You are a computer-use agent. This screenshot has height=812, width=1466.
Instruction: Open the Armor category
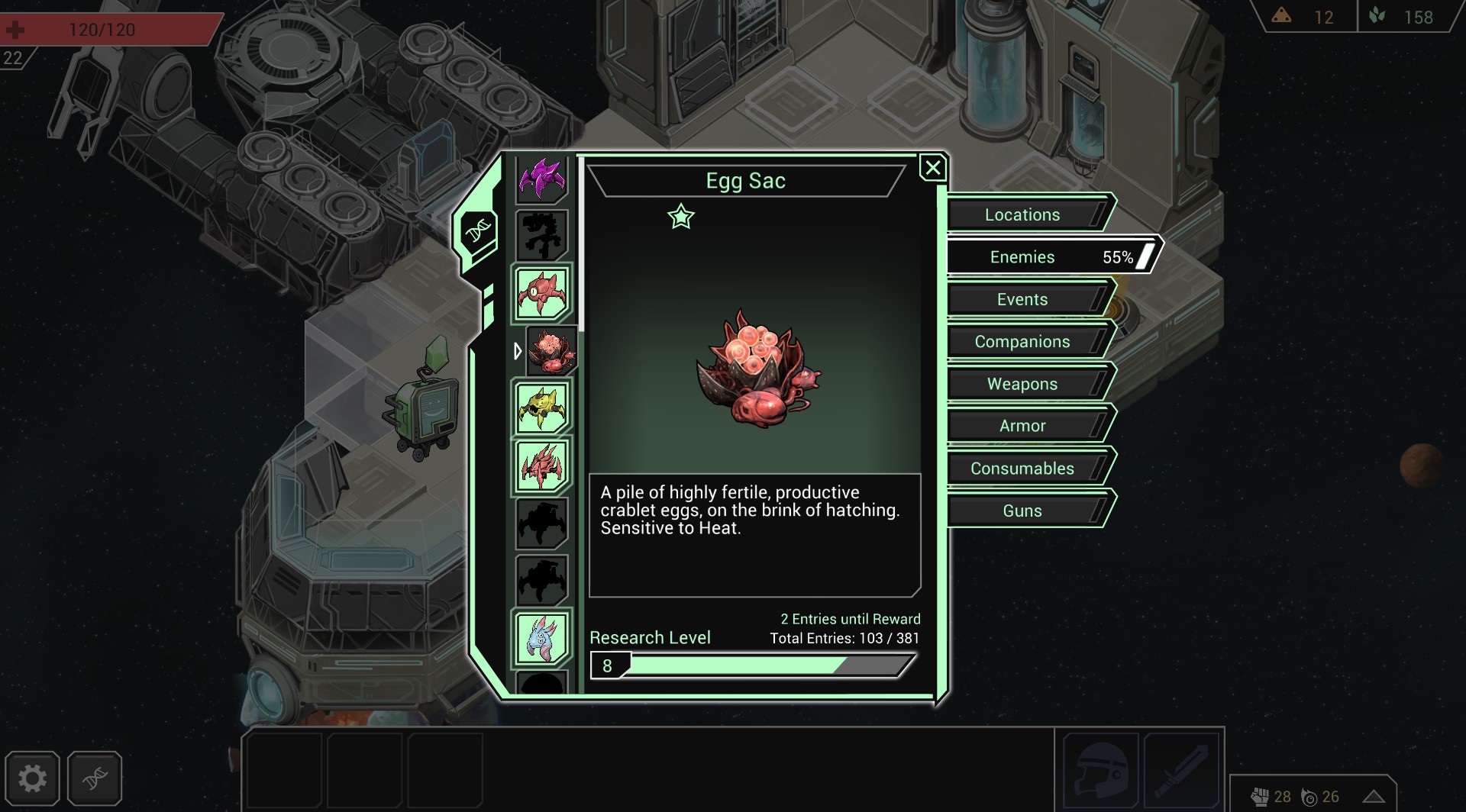click(x=1022, y=426)
